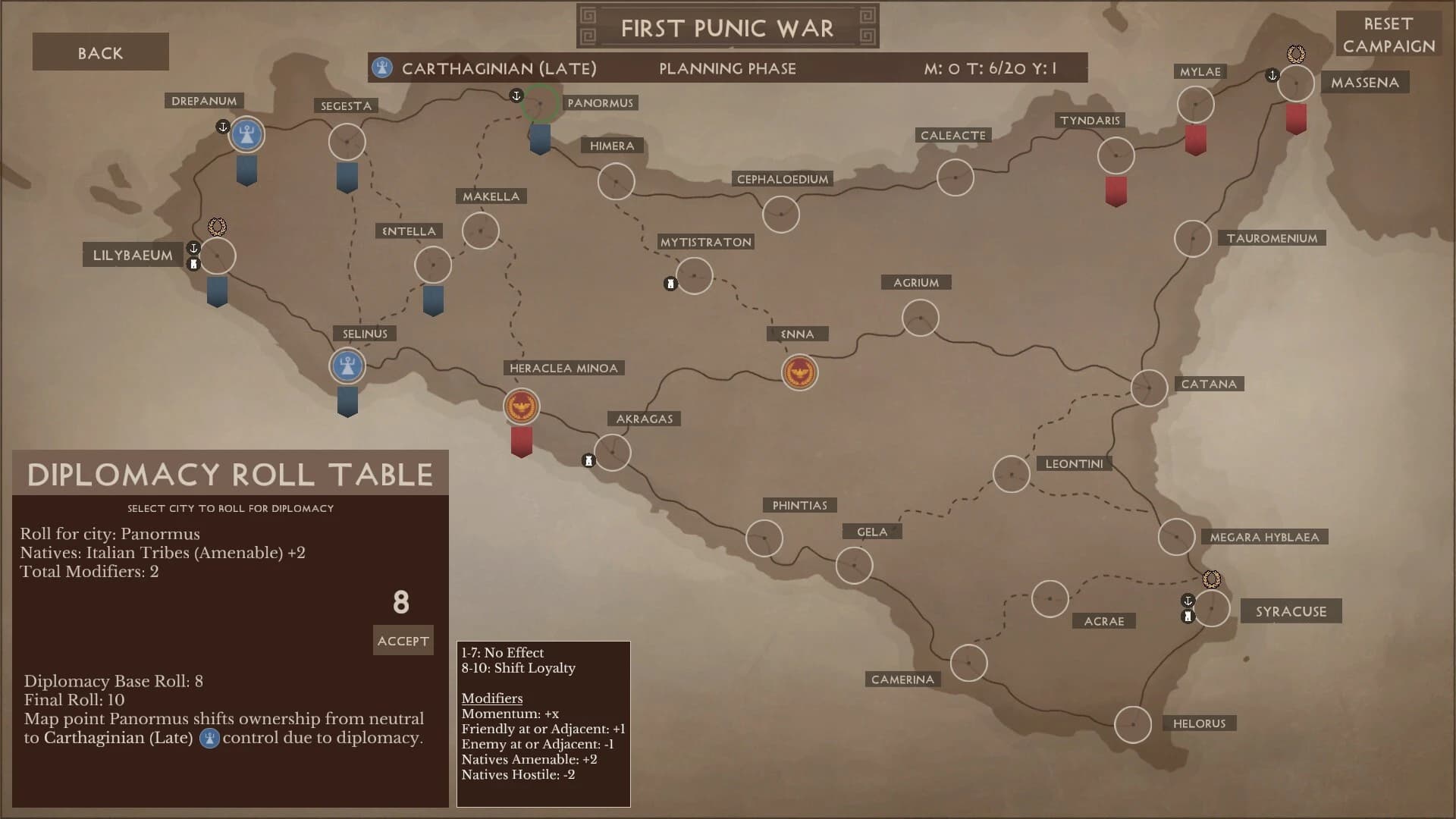Screen dimensions: 1456x819
Task: Click the blue diplomat figure icon near Selinus
Action: (x=347, y=366)
